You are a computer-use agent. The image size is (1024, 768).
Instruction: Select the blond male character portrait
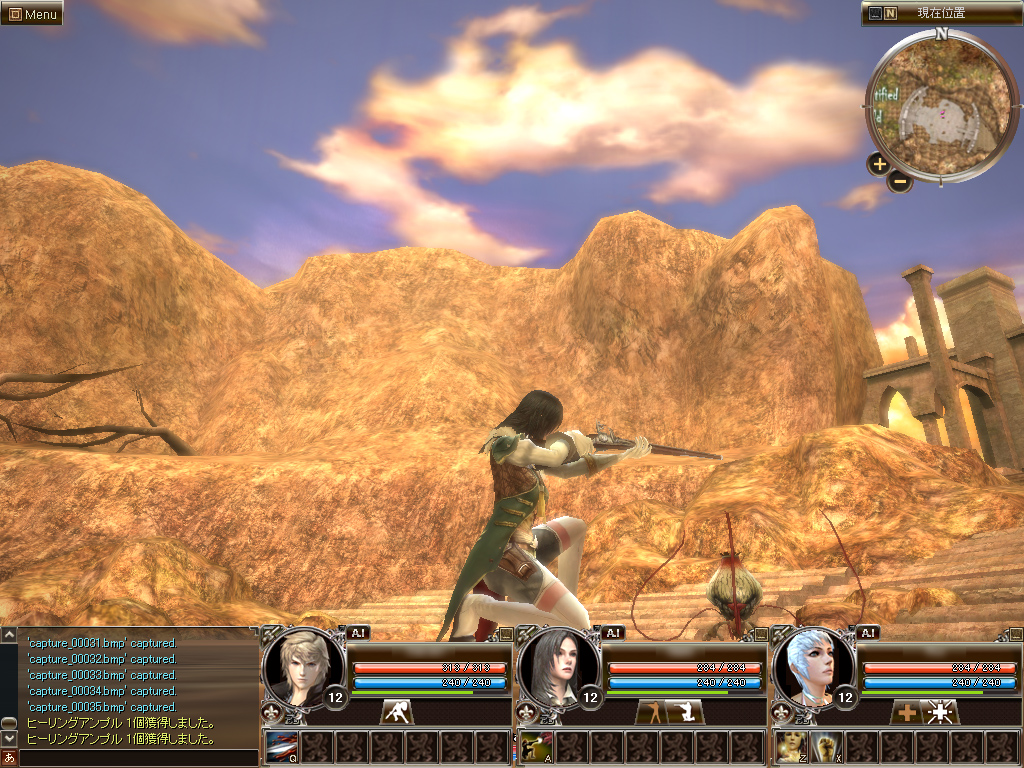(x=303, y=664)
